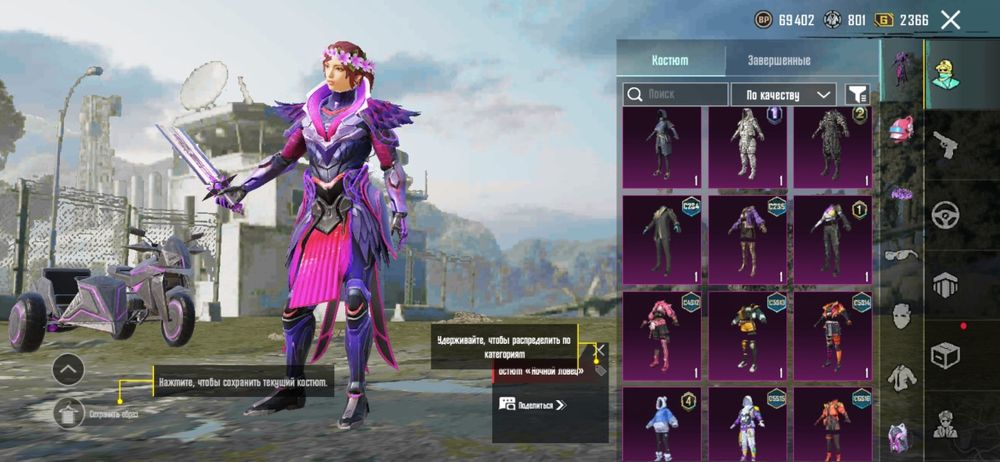Click the Поиск search field

coord(676,94)
